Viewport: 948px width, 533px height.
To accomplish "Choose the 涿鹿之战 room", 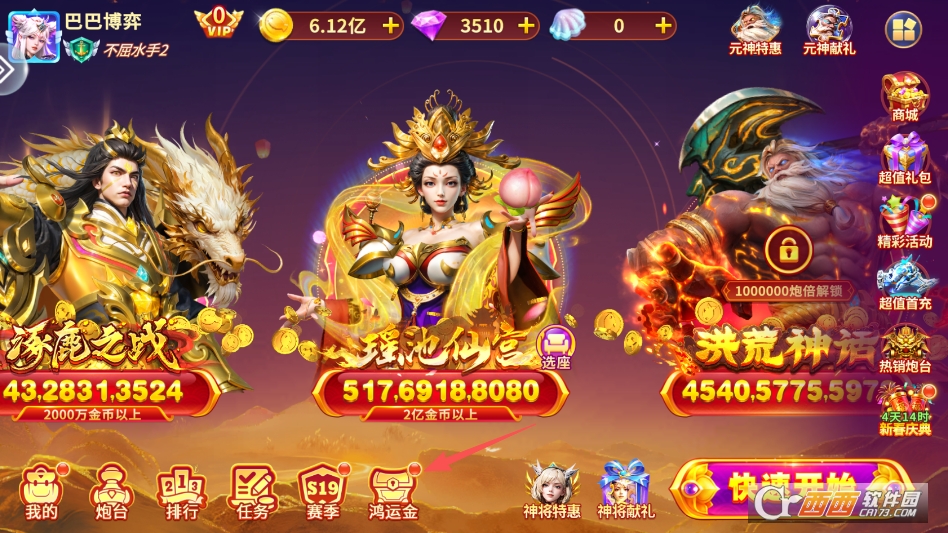I will click(x=110, y=250).
